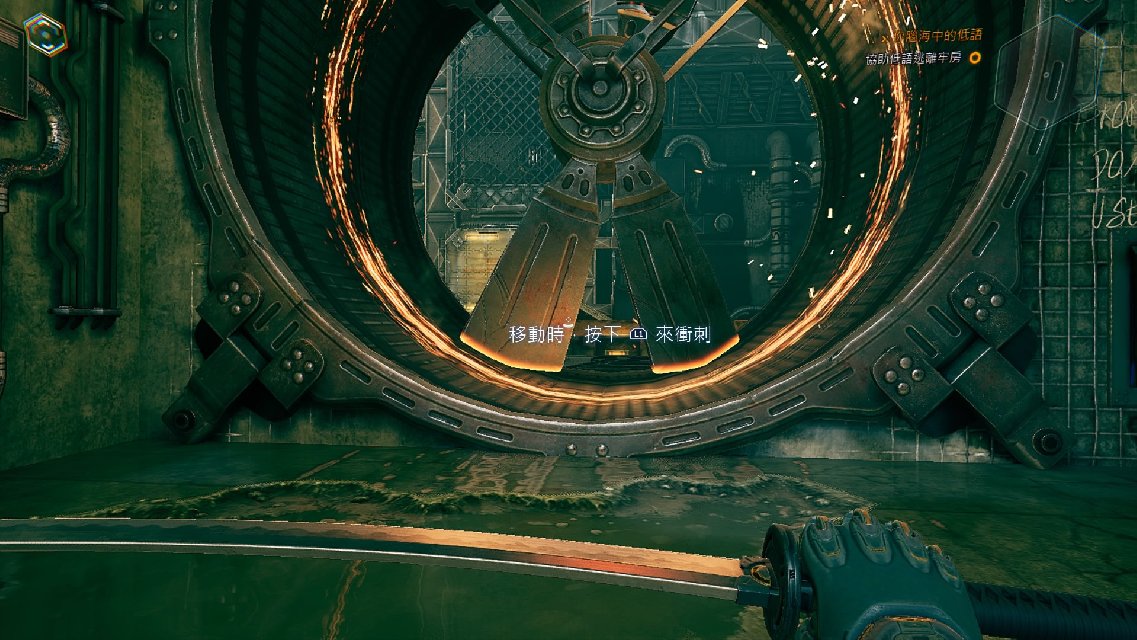Click the hexagonal HUD icon
Viewport: 1137px width, 640px height.
[x=46, y=34]
